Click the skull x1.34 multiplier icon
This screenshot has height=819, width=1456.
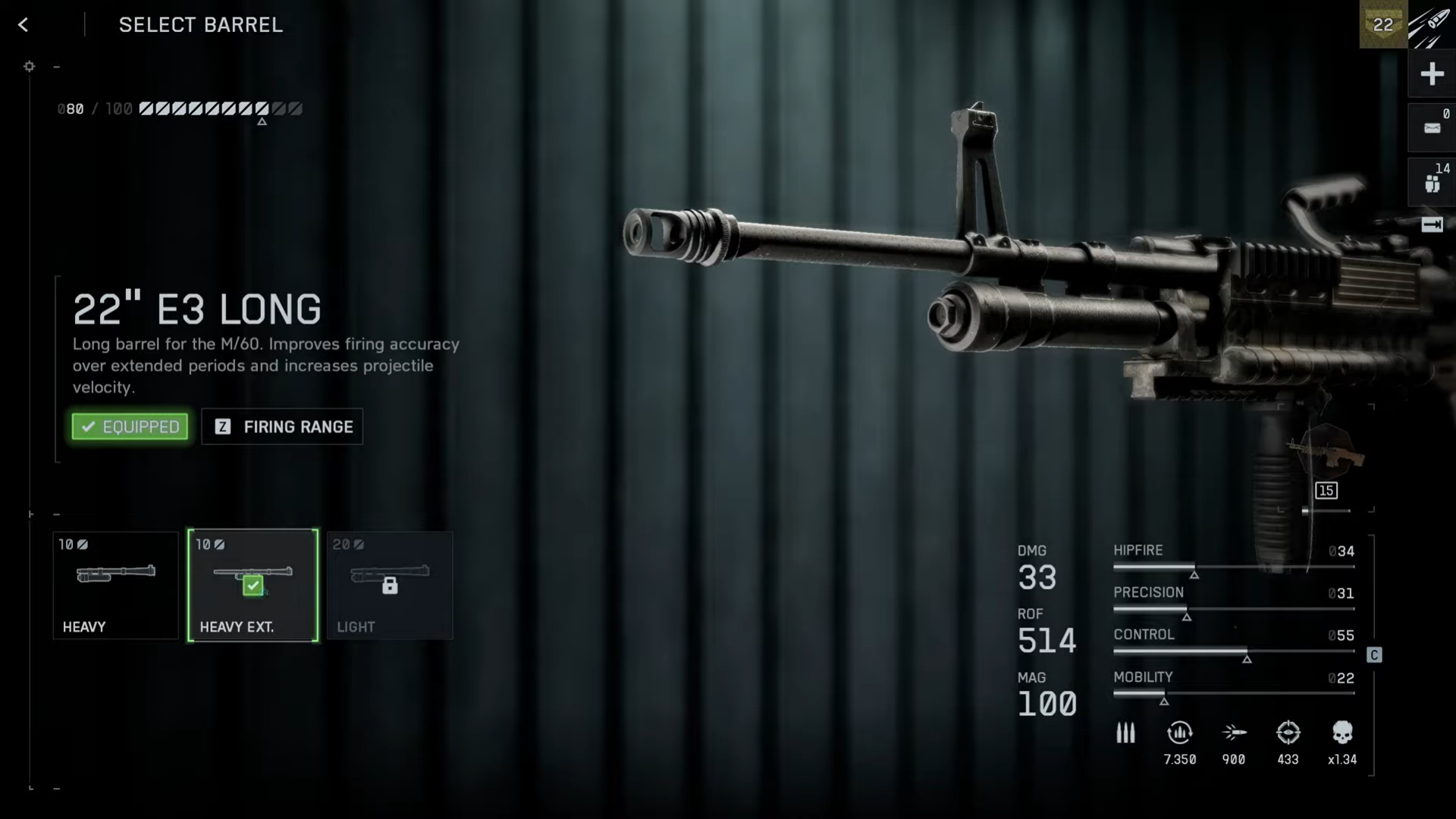tap(1342, 733)
